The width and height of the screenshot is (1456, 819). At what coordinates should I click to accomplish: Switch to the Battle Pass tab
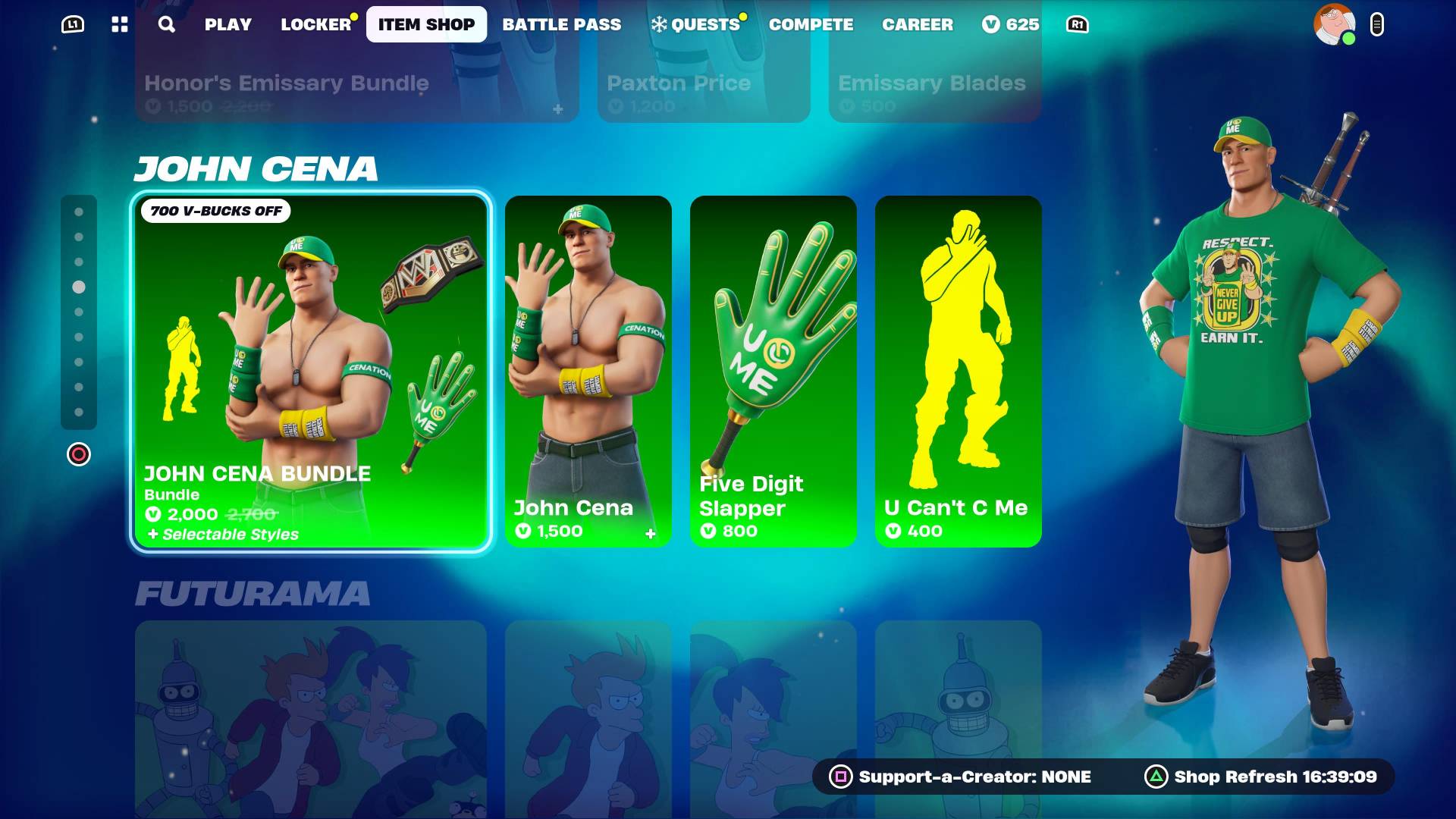562,24
